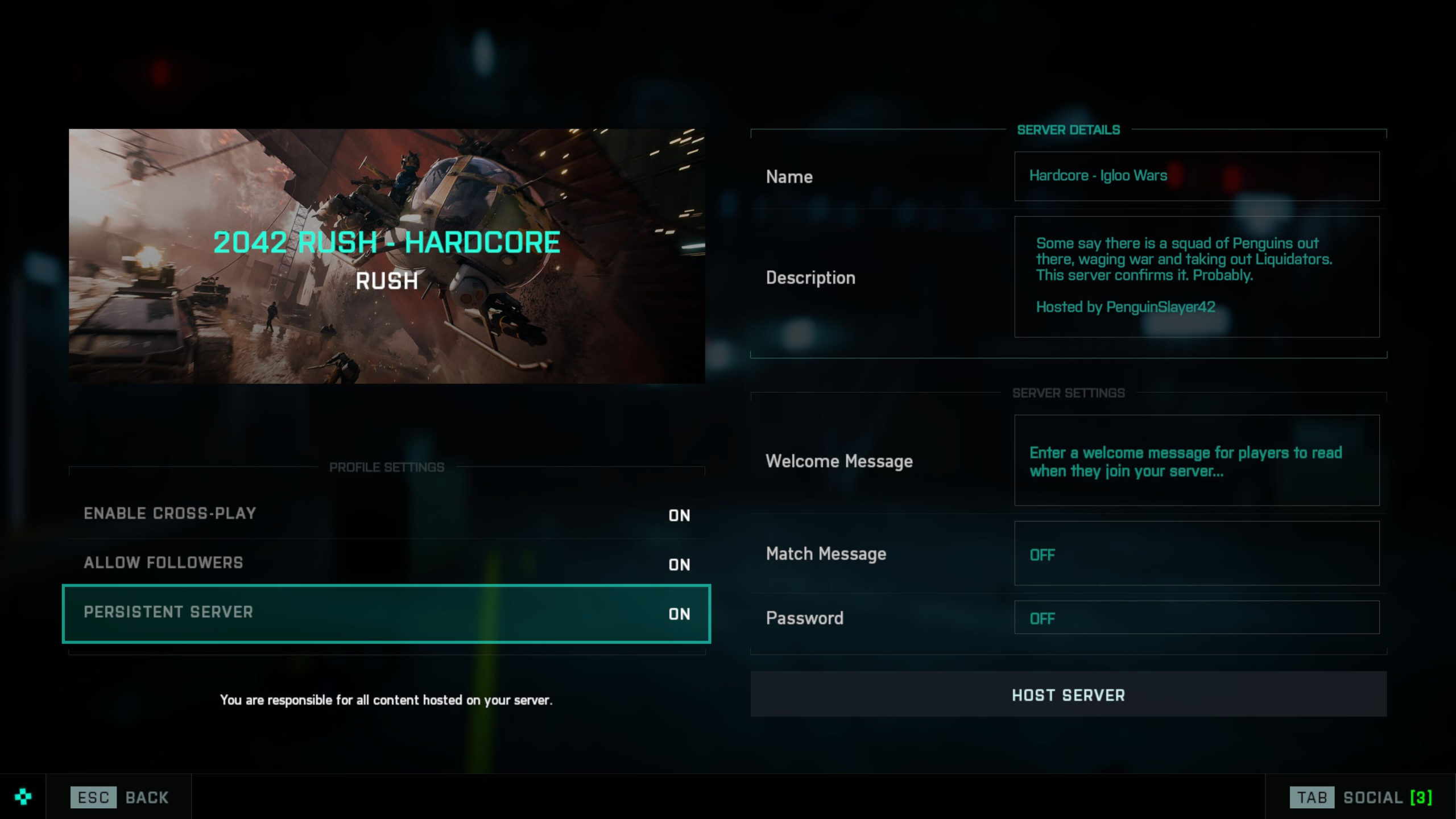This screenshot has width=1456, height=819.
Task: Go back with the Back button
Action: coord(119,797)
